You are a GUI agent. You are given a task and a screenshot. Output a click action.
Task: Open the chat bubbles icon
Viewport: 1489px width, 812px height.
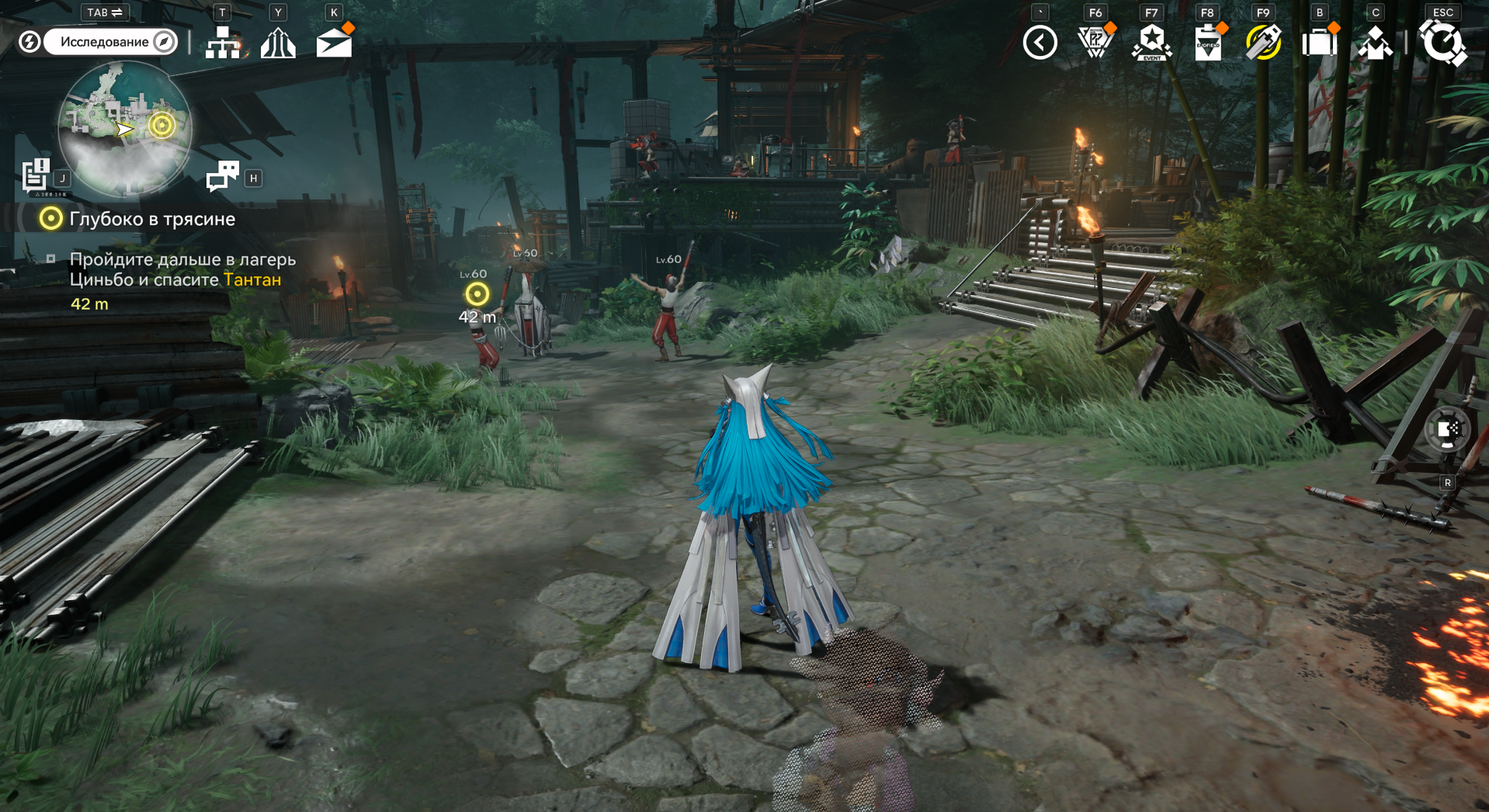223,175
